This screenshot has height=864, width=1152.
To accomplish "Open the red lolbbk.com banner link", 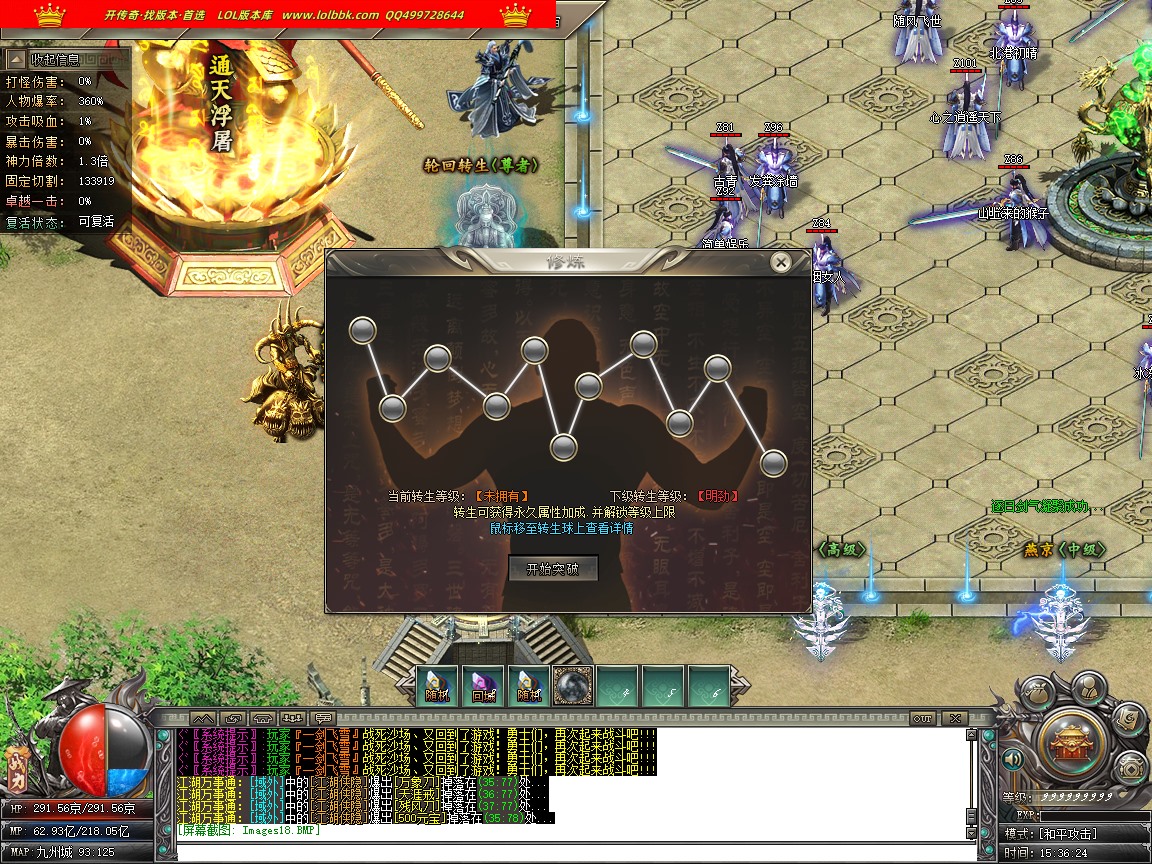I will coord(283,15).
